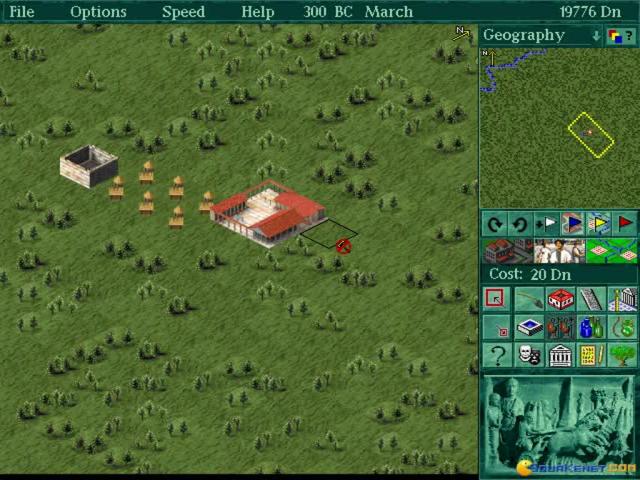Open the city buildings view panel
Viewport: 640px width, 480px height.
[507, 250]
